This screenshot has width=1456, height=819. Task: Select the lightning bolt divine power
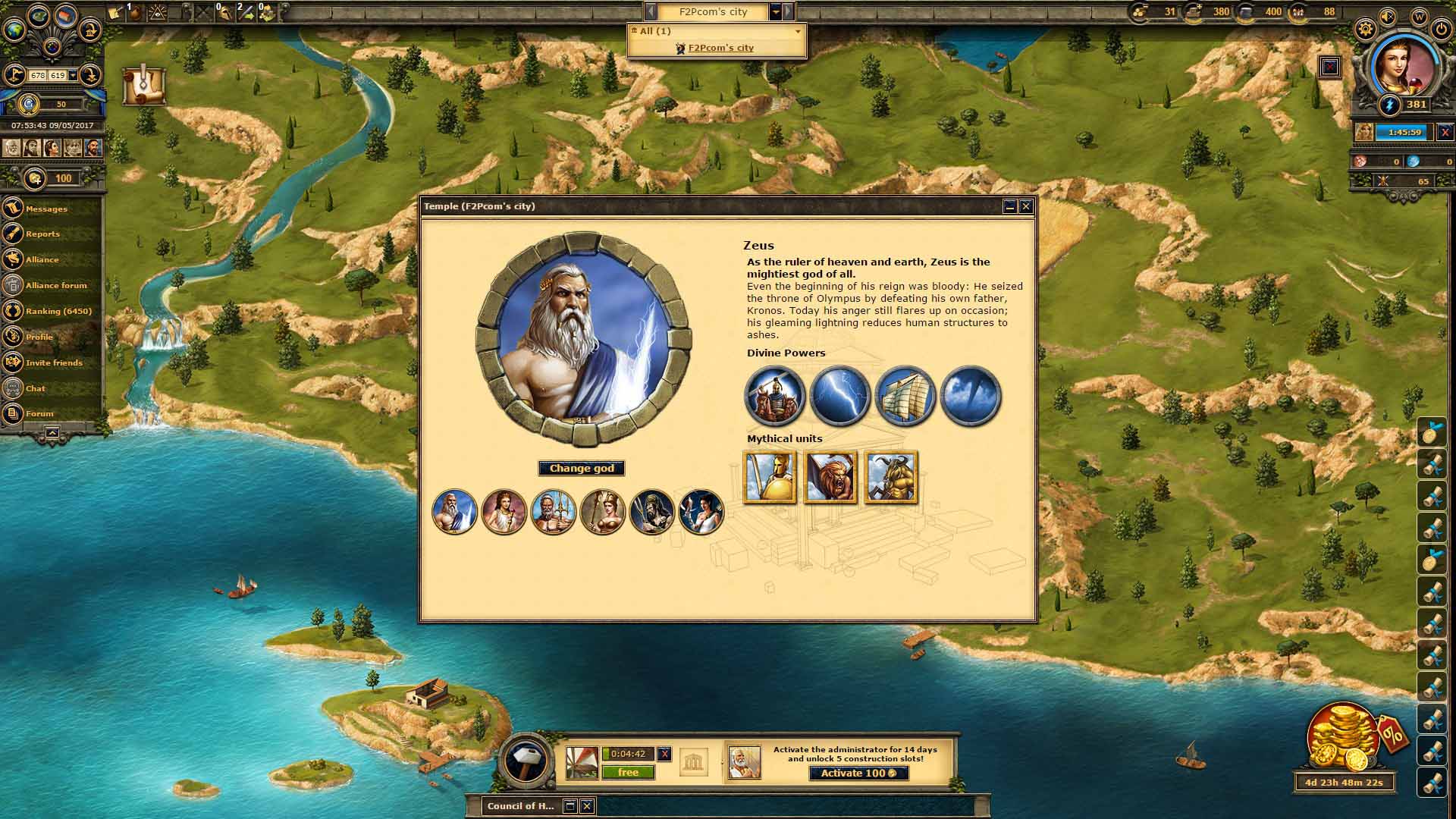[839, 396]
